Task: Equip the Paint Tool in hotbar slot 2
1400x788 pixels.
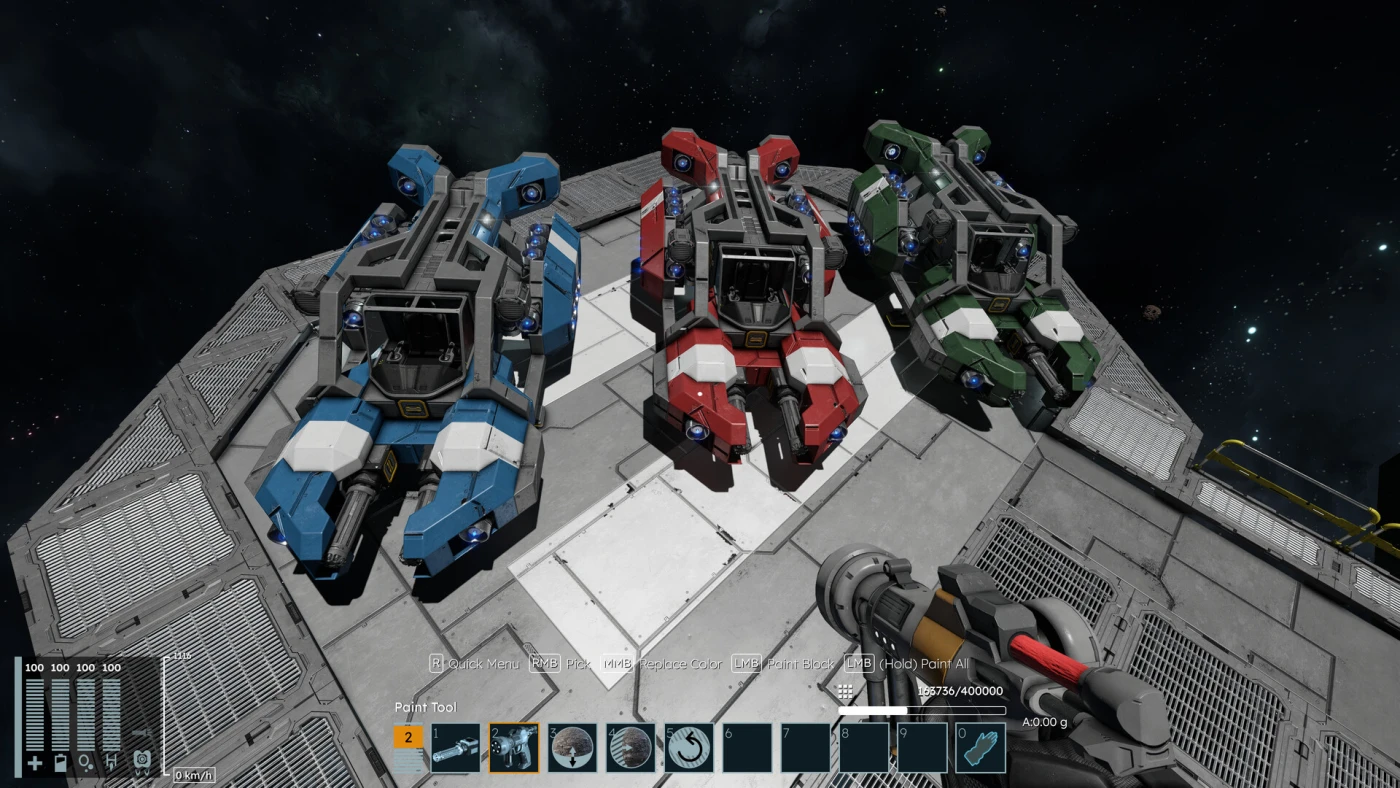Action: (514, 748)
